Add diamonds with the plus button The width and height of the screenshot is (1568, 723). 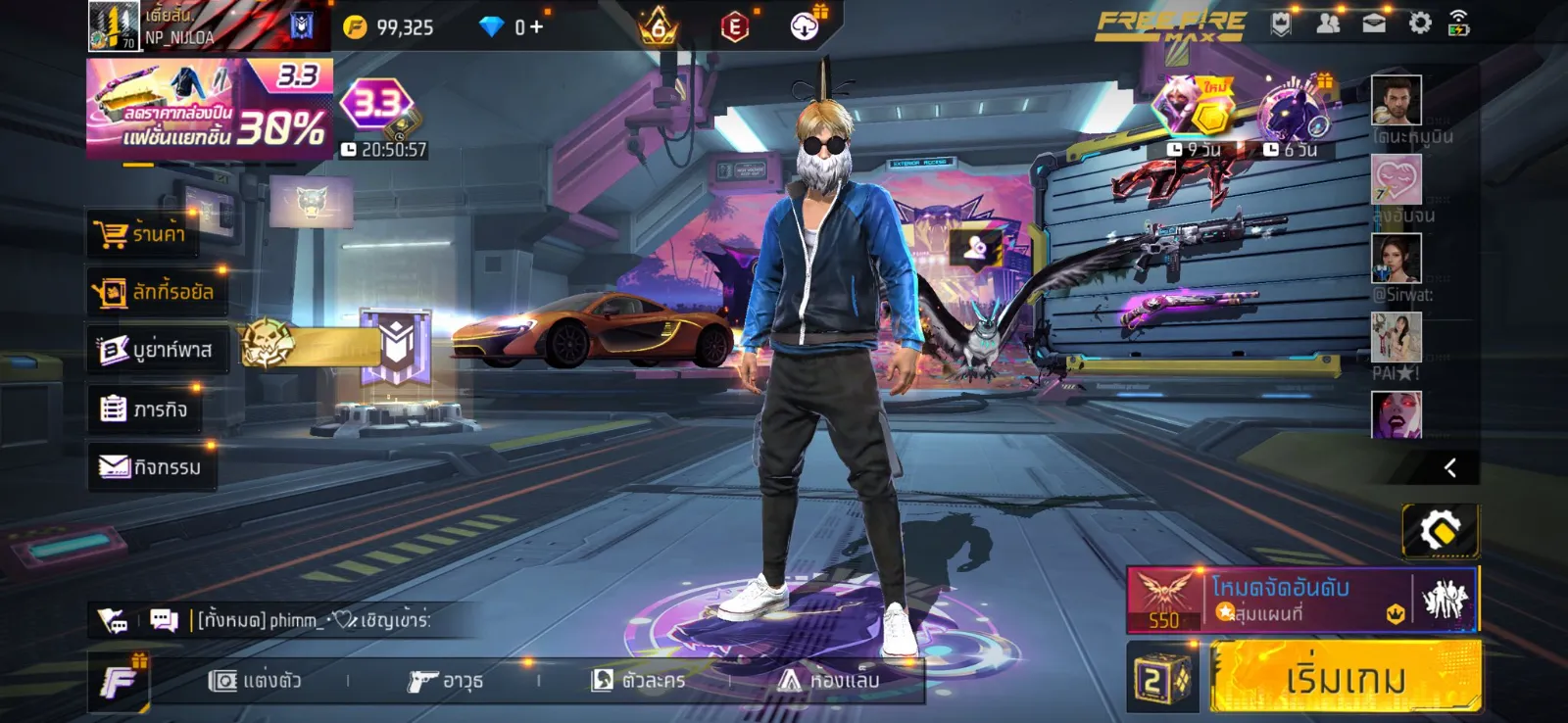pyautogui.click(x=536, y=27)
